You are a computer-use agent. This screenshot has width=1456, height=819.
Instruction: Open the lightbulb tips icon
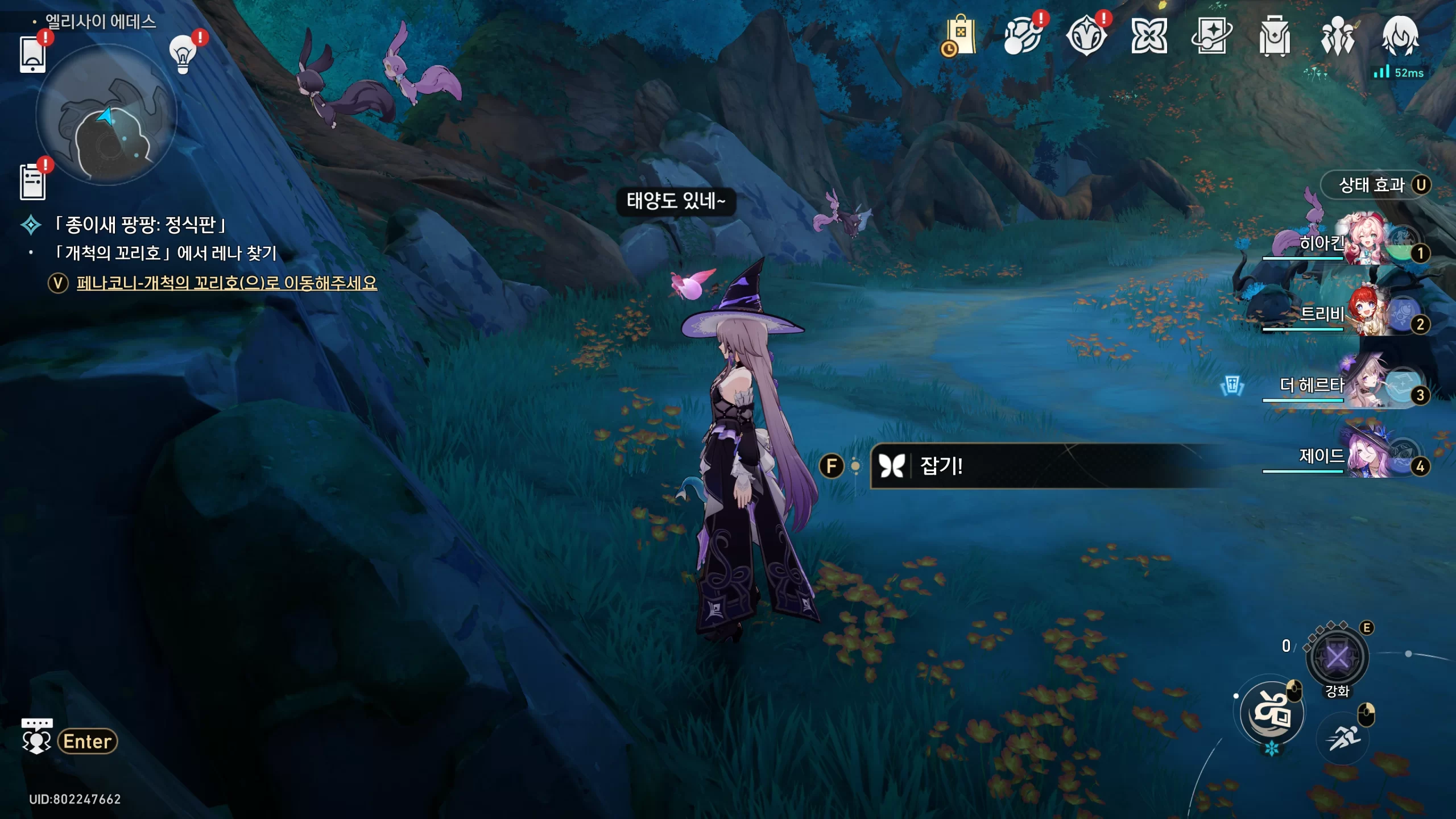coord(183,54)
